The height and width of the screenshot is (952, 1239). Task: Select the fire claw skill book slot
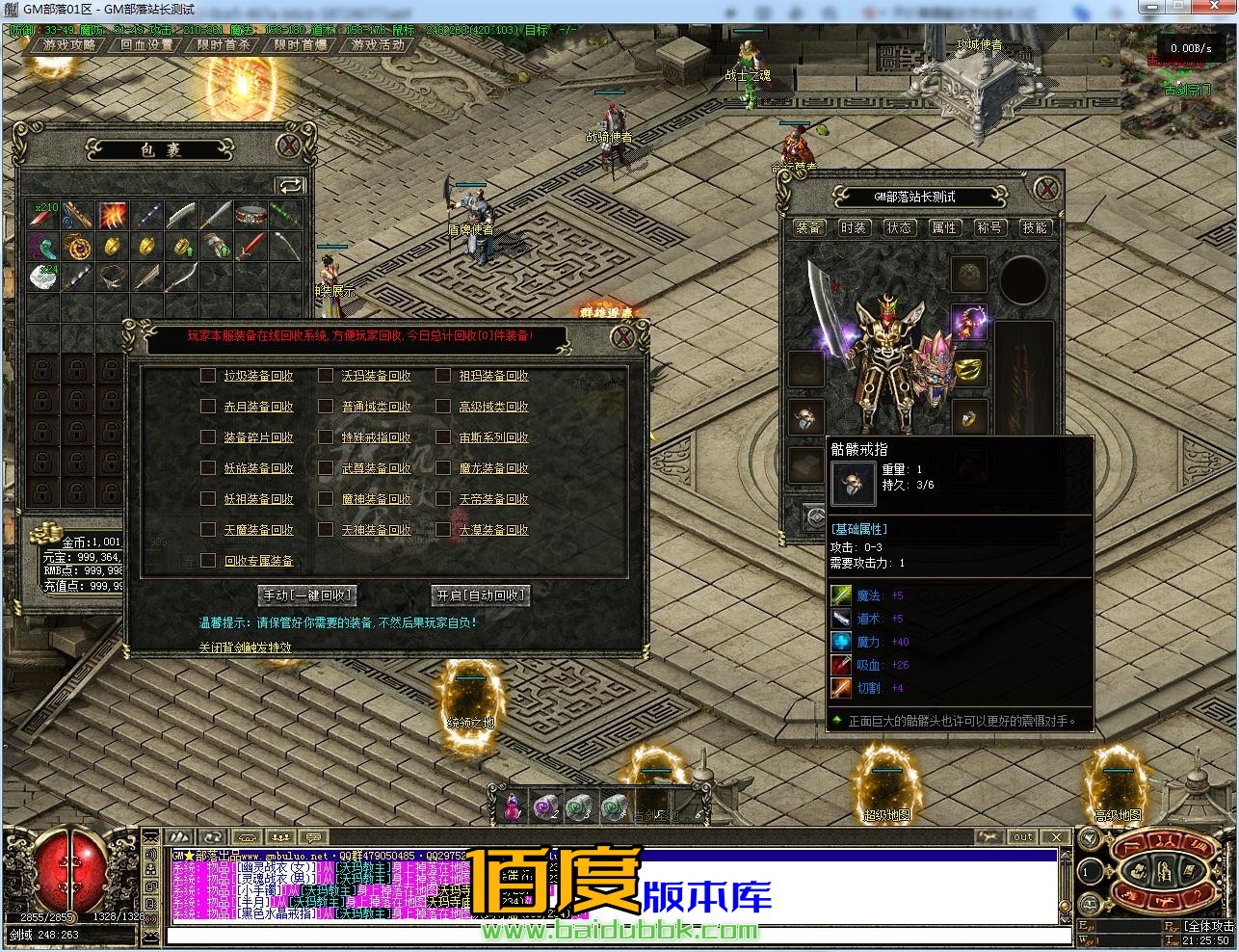click(x=113, y=216)
